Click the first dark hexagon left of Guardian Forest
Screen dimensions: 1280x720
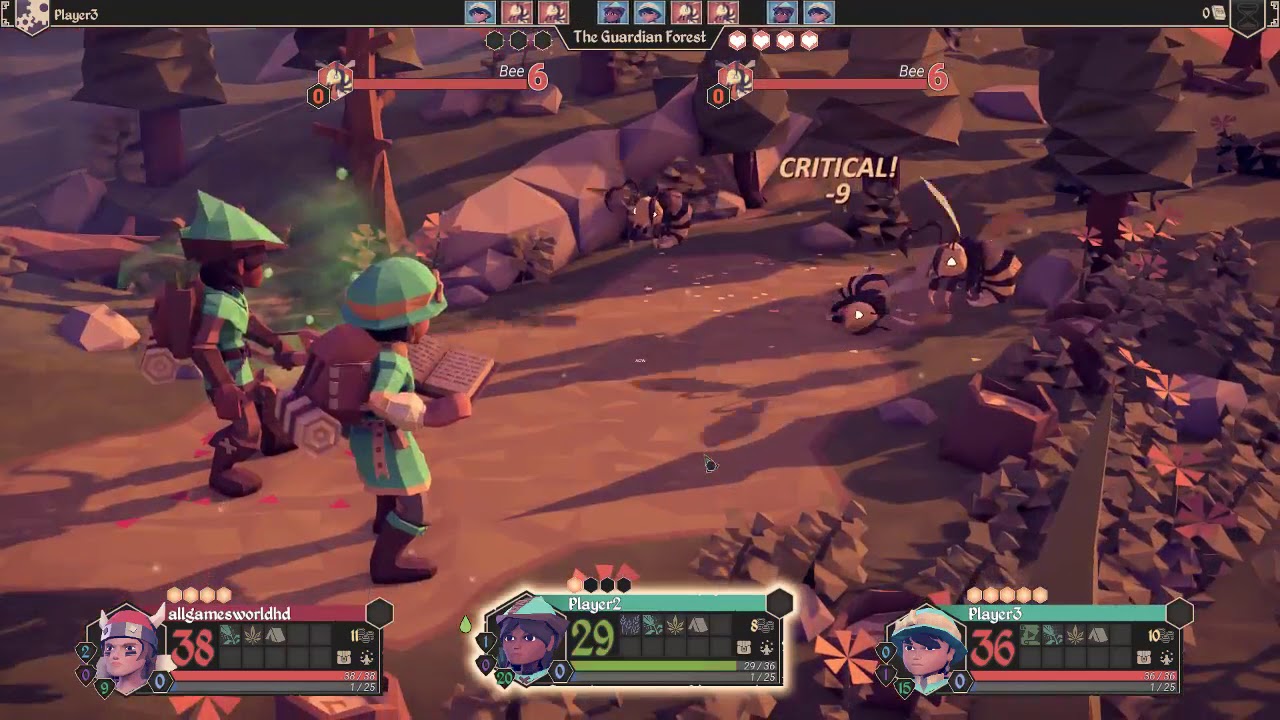493,39
